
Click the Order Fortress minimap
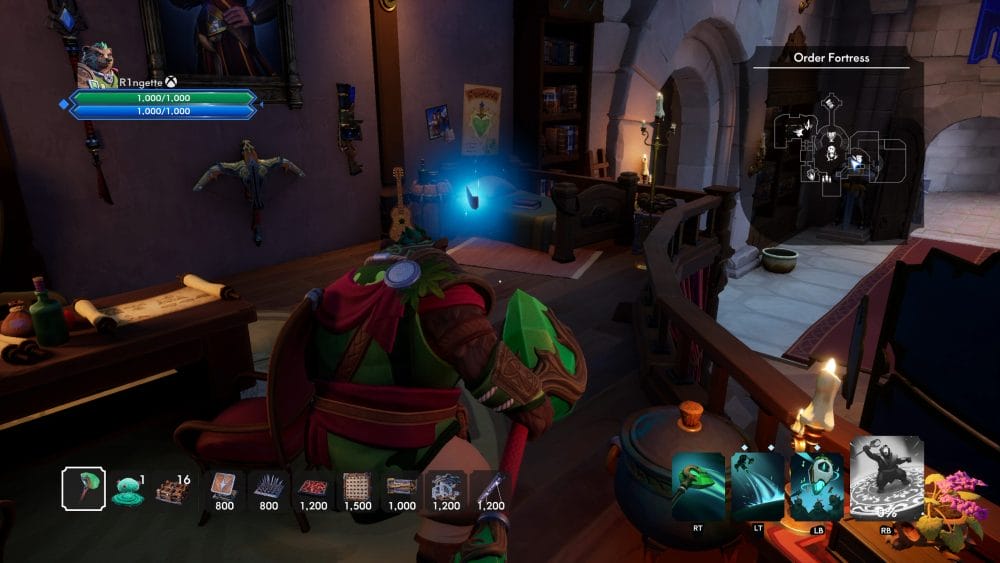832,151
